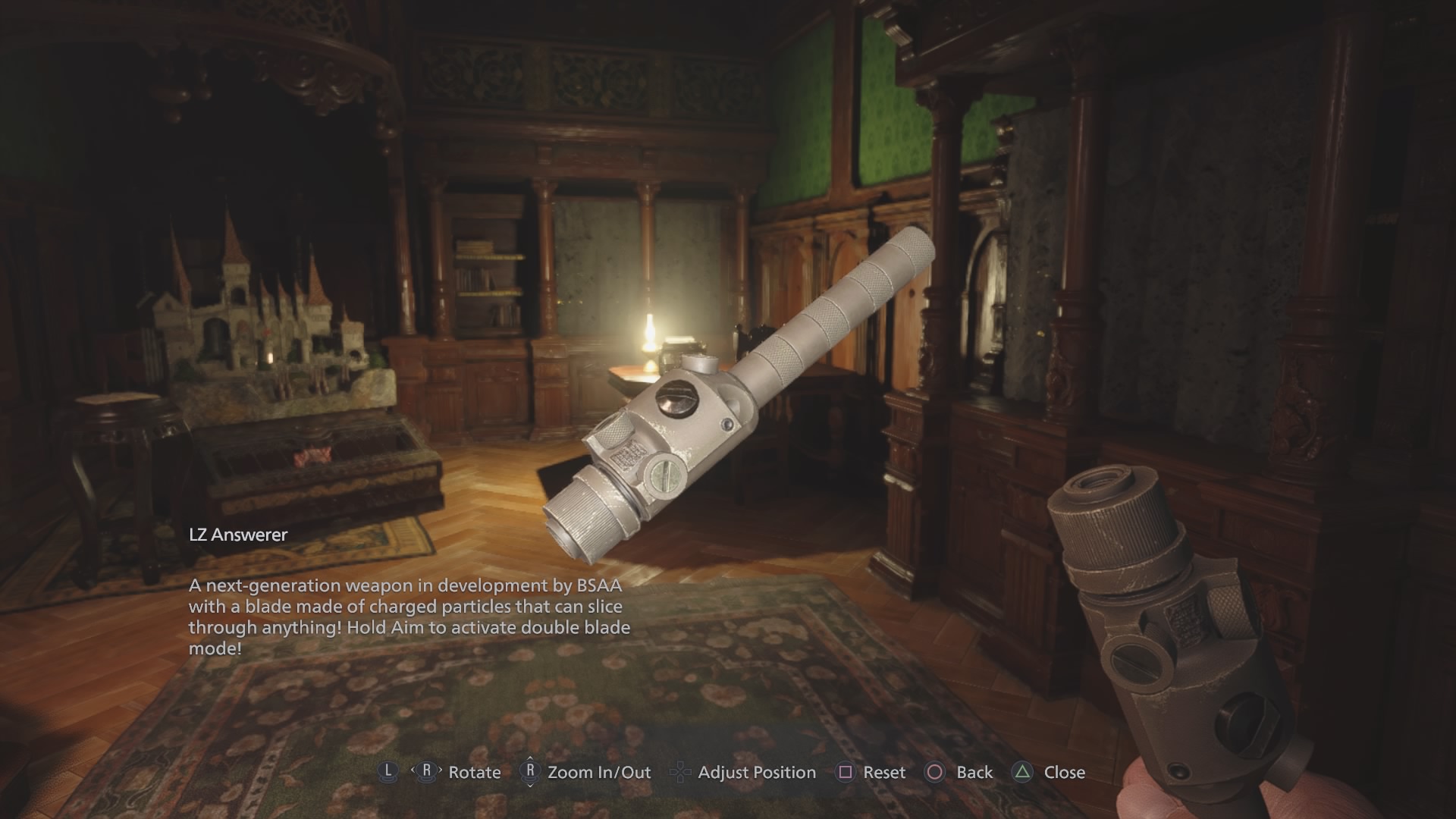The image size is (1456, 819).
Task: Click the L stick Rotate icon
Action: (387, 773)
